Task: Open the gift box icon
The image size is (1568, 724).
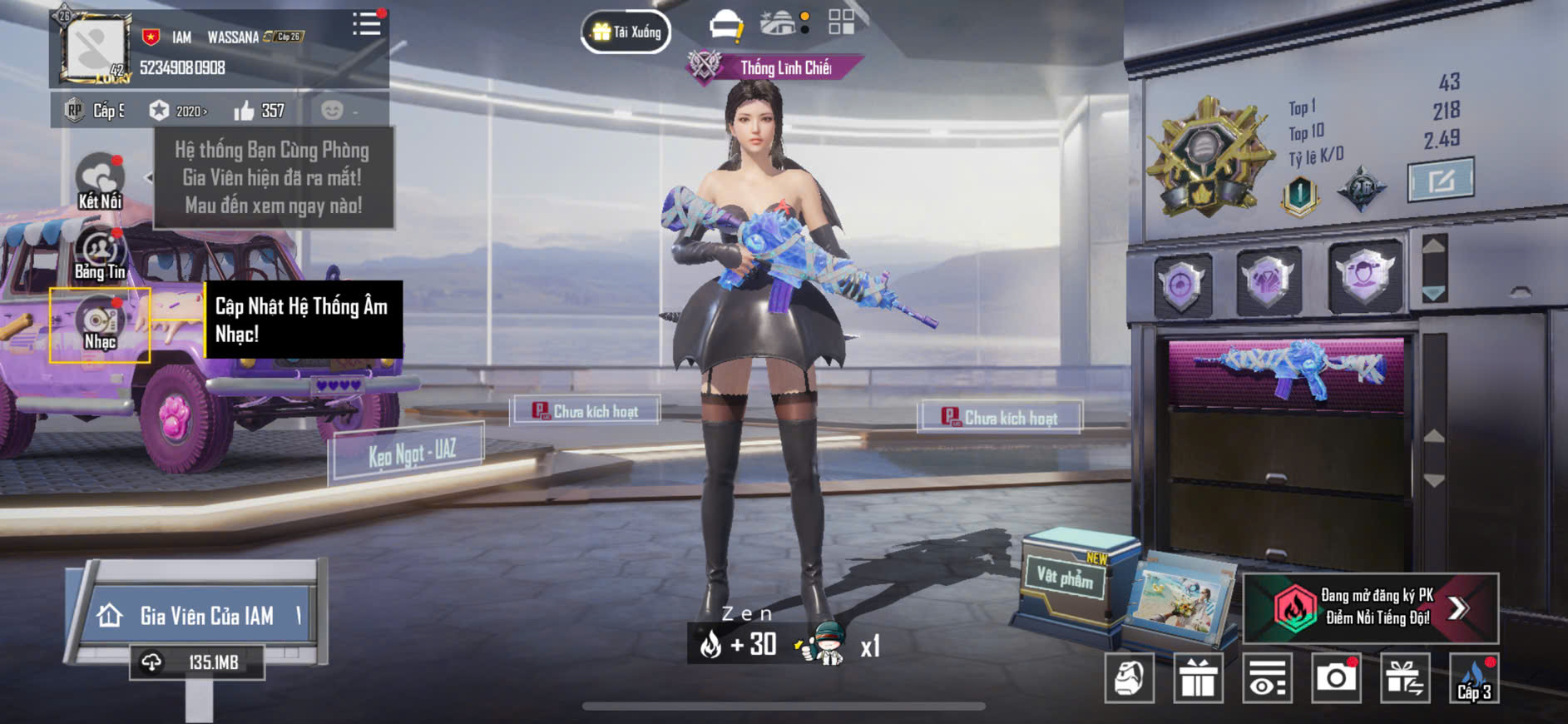Action: (1198, 678)
